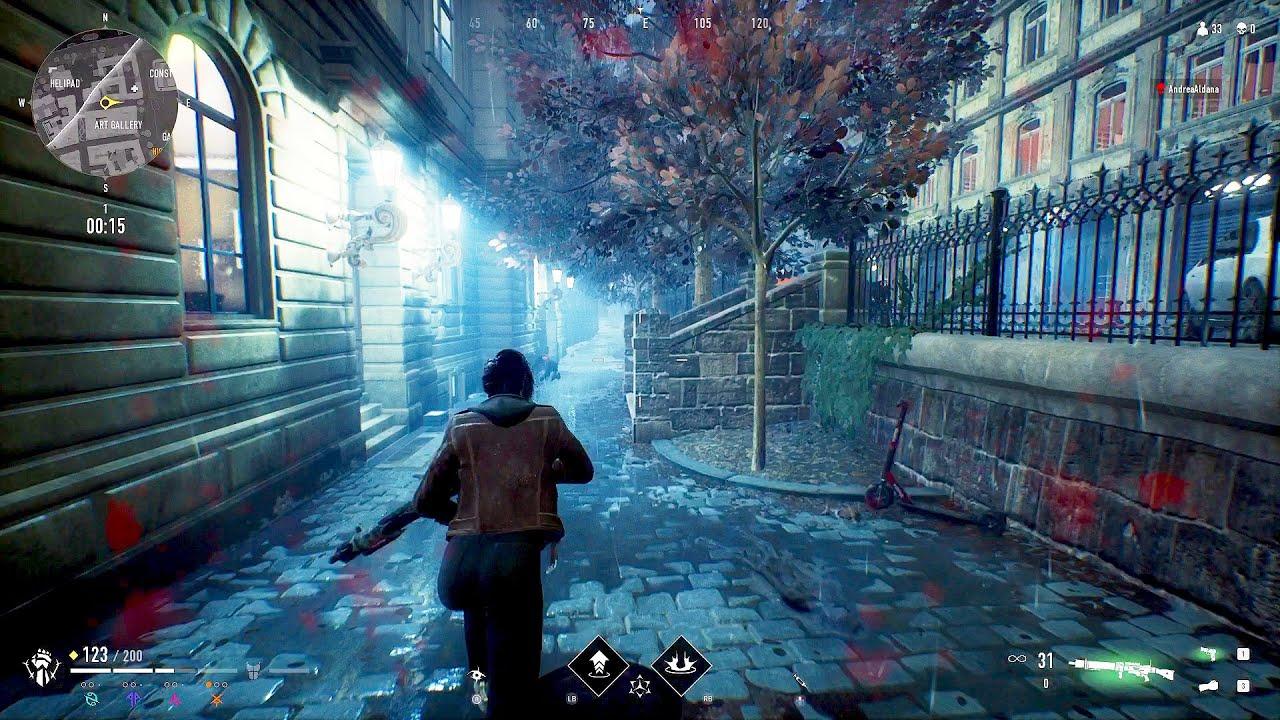The image size is (1280, 720).
Task: Click the armor shield icon on the health bar
Action: pos(253,672)
